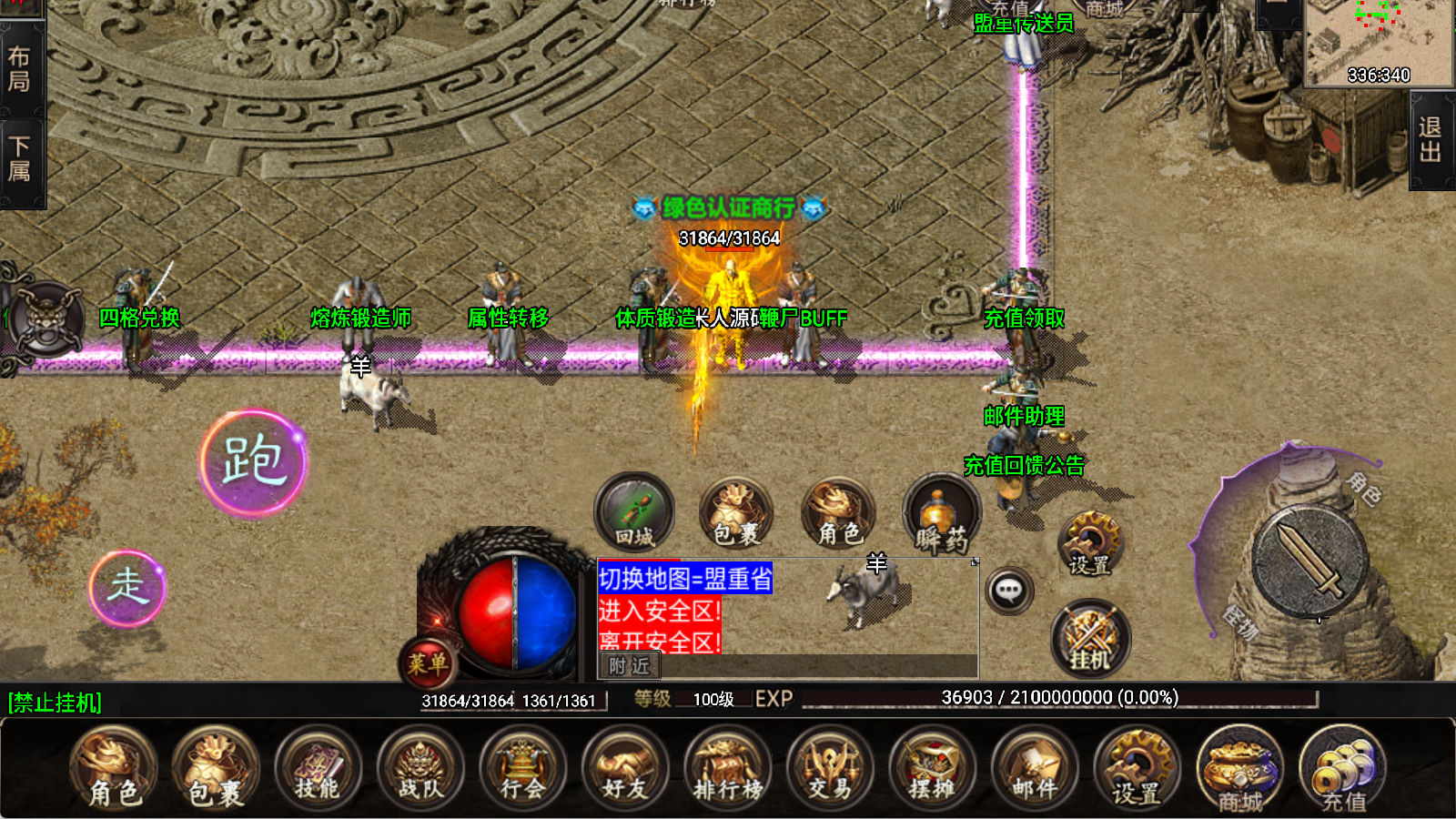Open the 布局 layout option

(x=19, y=70)
